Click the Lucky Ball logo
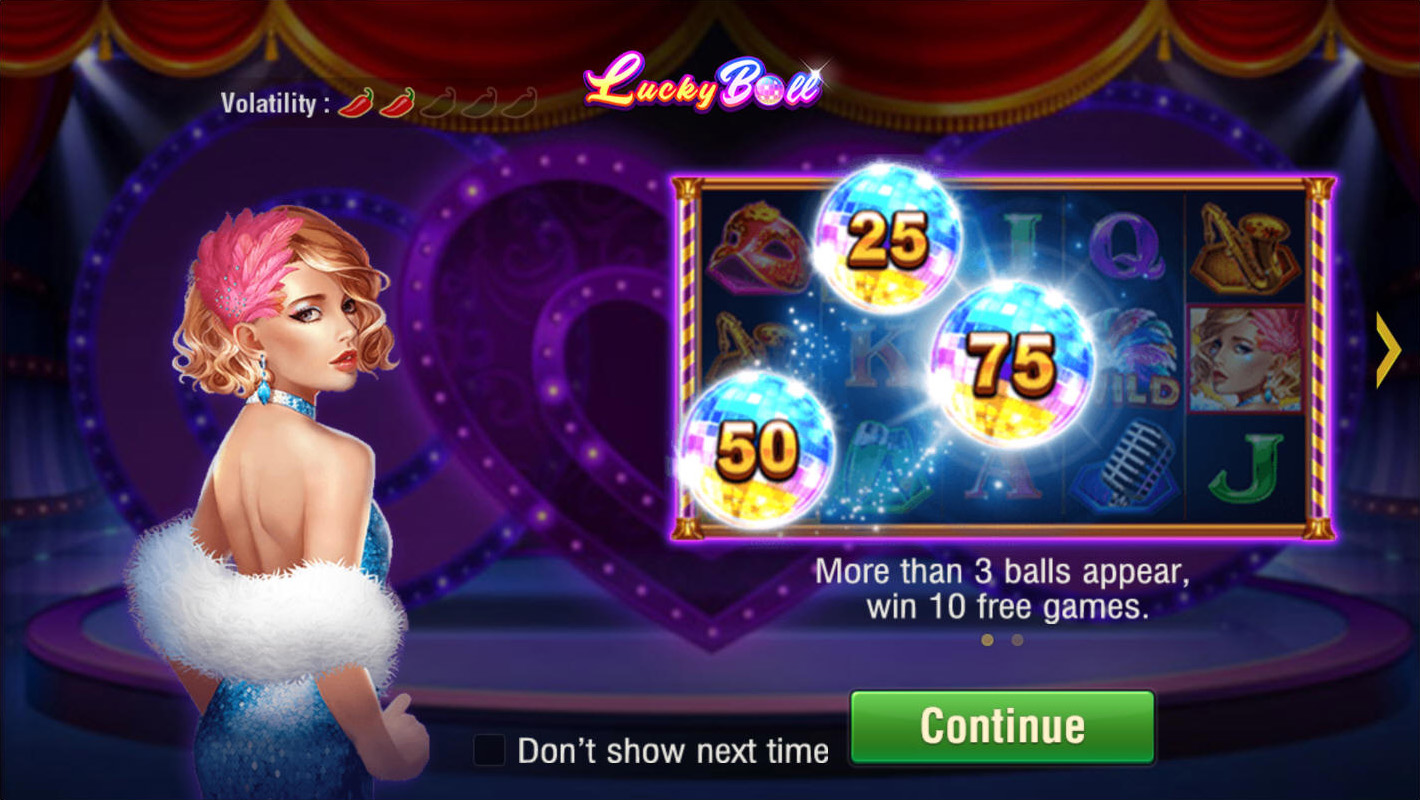This screenshot has width=1420, height=800. click(x=700, y=90)
